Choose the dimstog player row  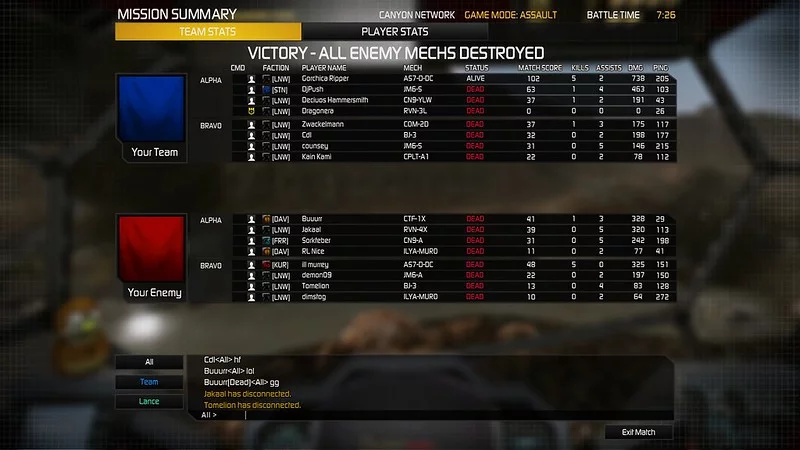click(x=400, y=297)
